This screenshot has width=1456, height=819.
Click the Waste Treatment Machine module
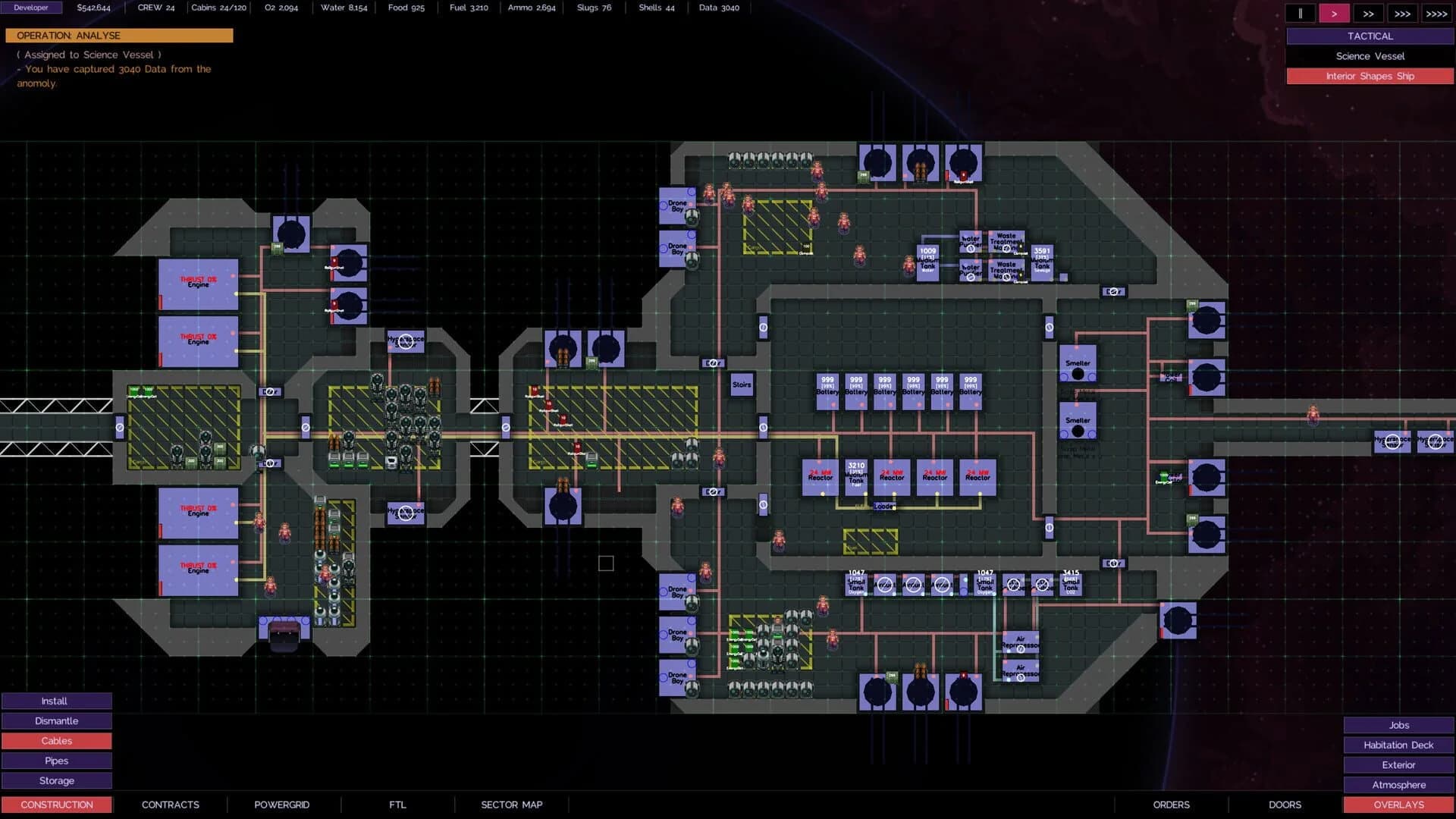pos(1006,242)
